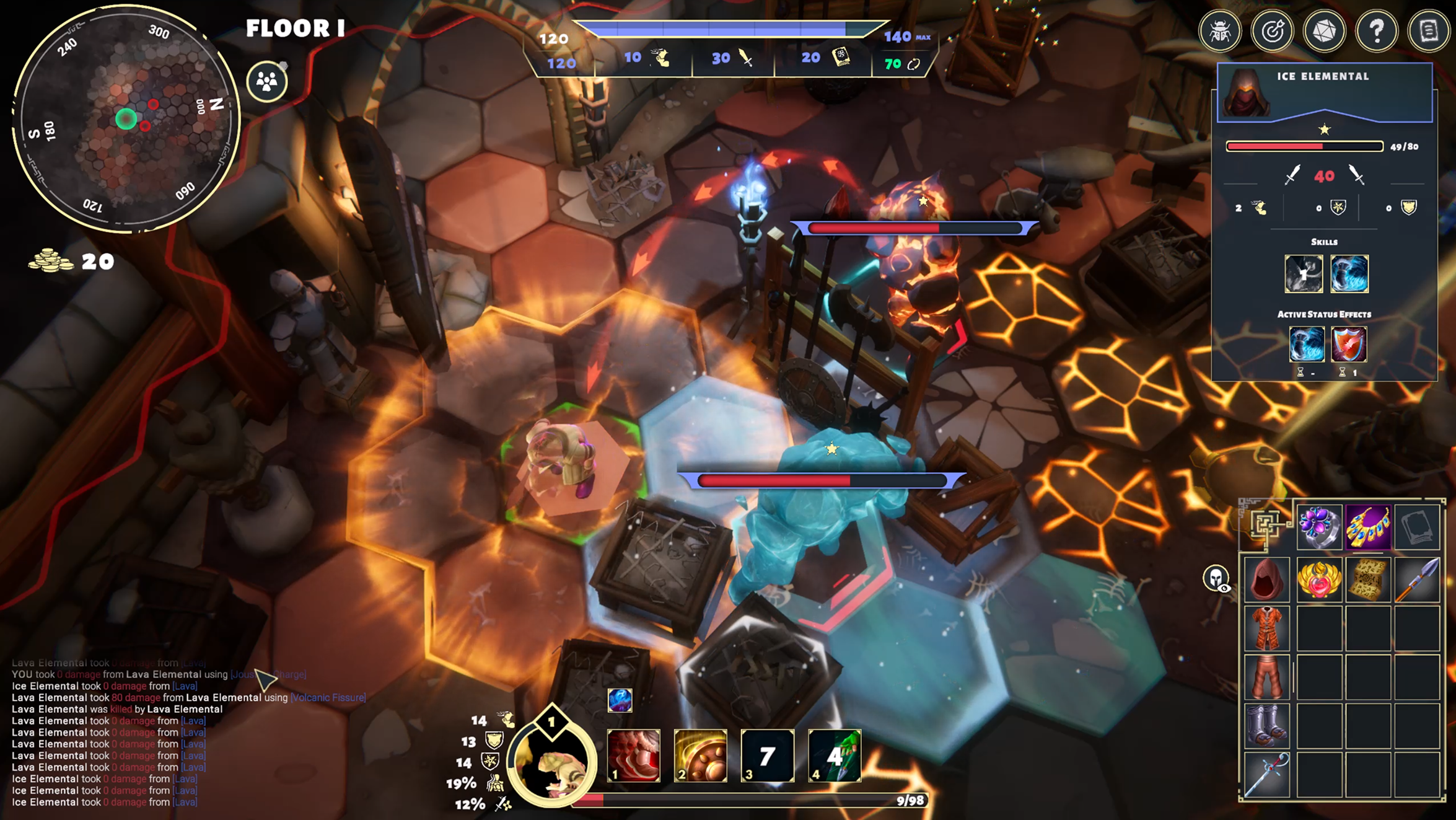This screenshot has width=1456, height=820.
Task: Select the steel boots equipment slot
Action: click(x=1266, y=725)
